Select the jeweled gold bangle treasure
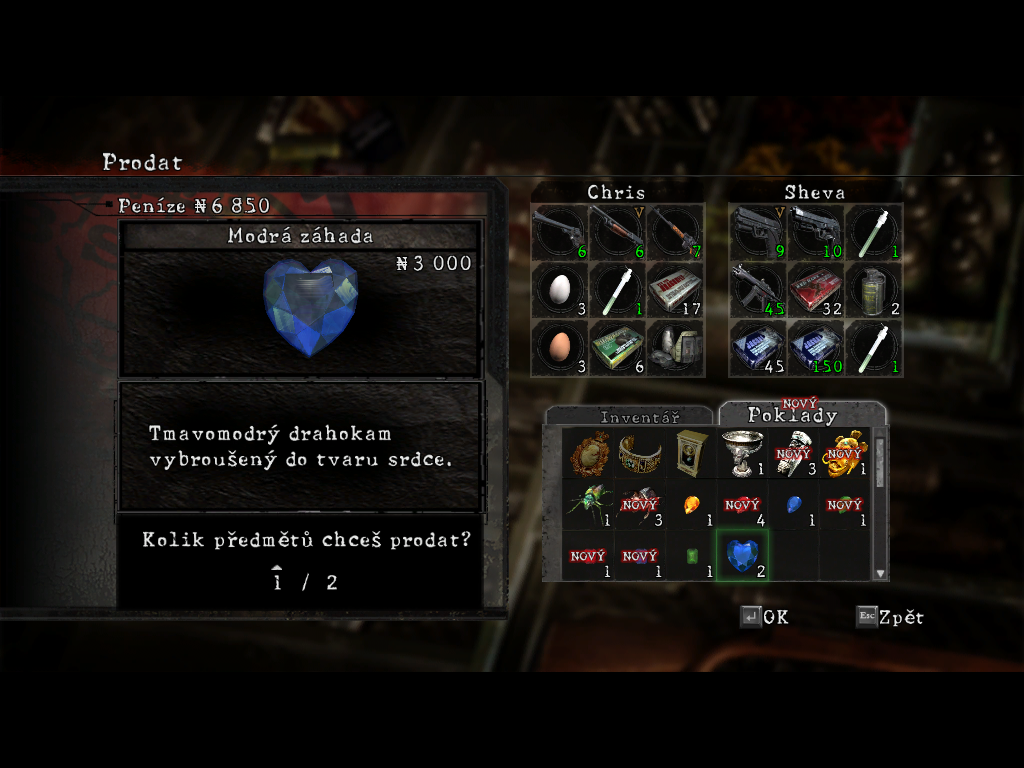The image size is (1024, 768). 640,452
